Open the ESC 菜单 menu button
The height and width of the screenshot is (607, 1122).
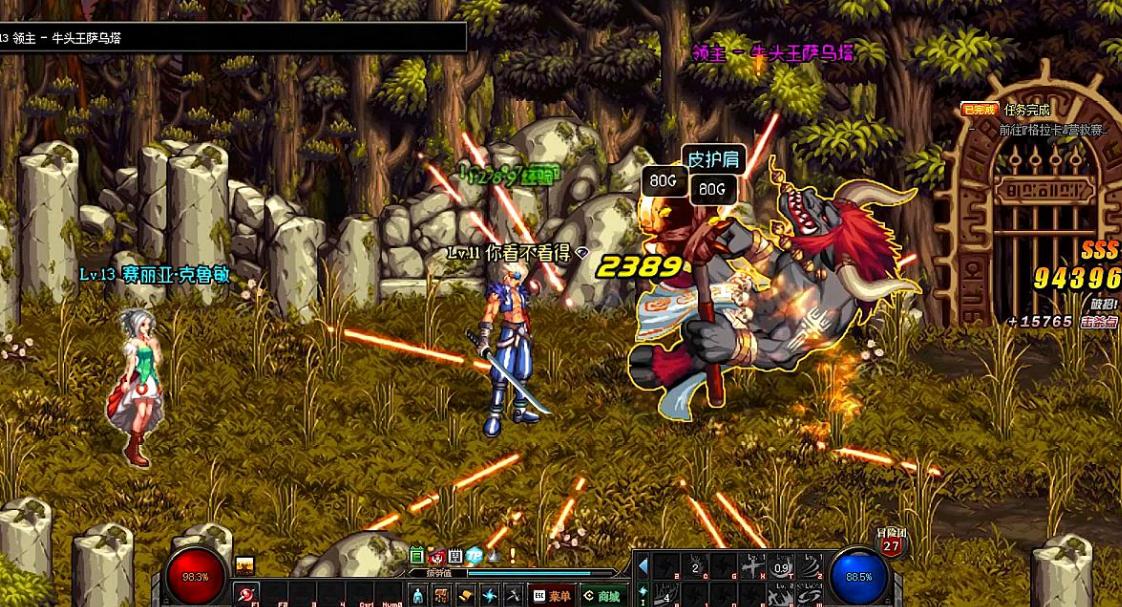point(553,595)
